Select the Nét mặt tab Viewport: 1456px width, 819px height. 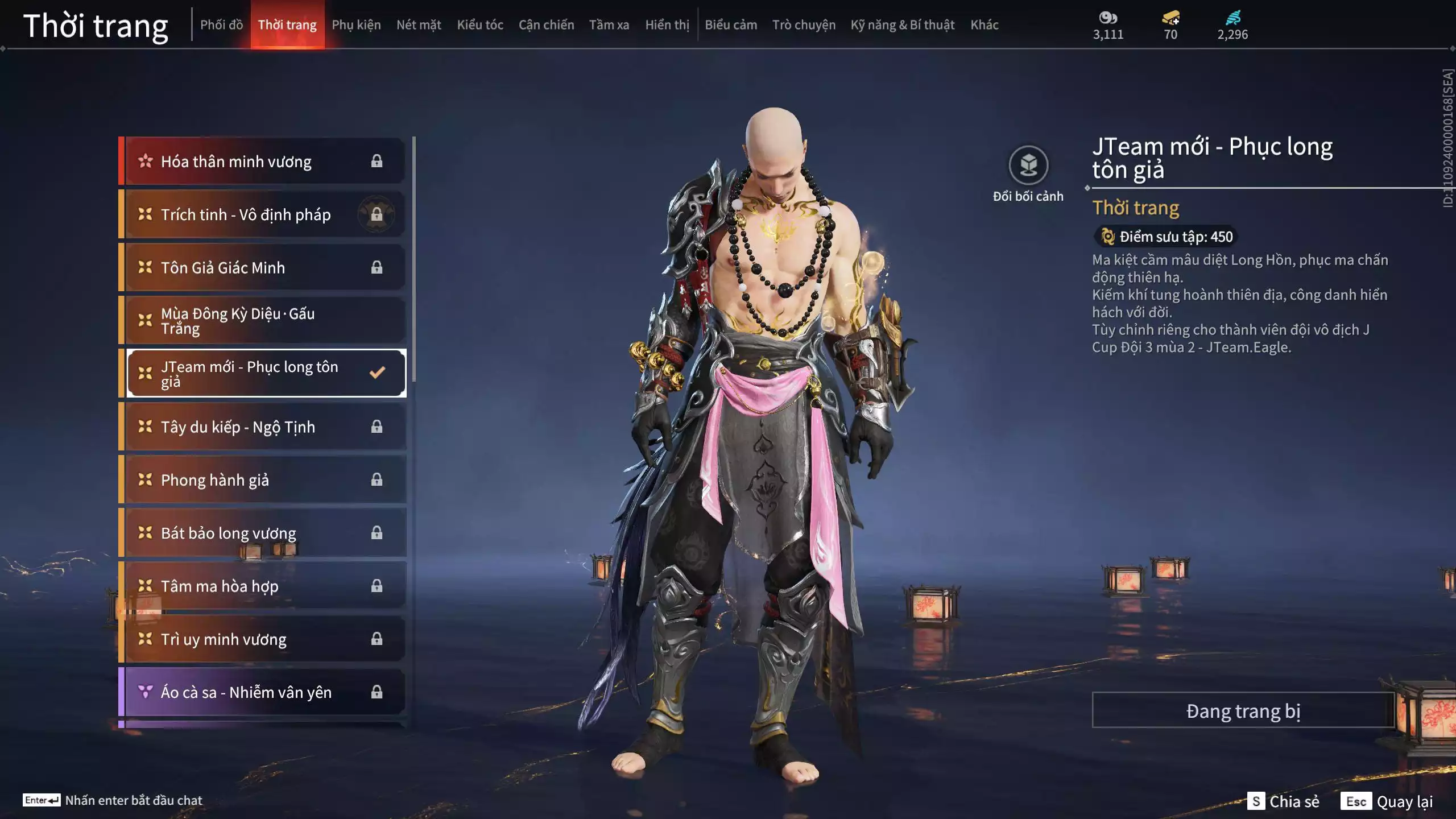(x=419, y=25)
